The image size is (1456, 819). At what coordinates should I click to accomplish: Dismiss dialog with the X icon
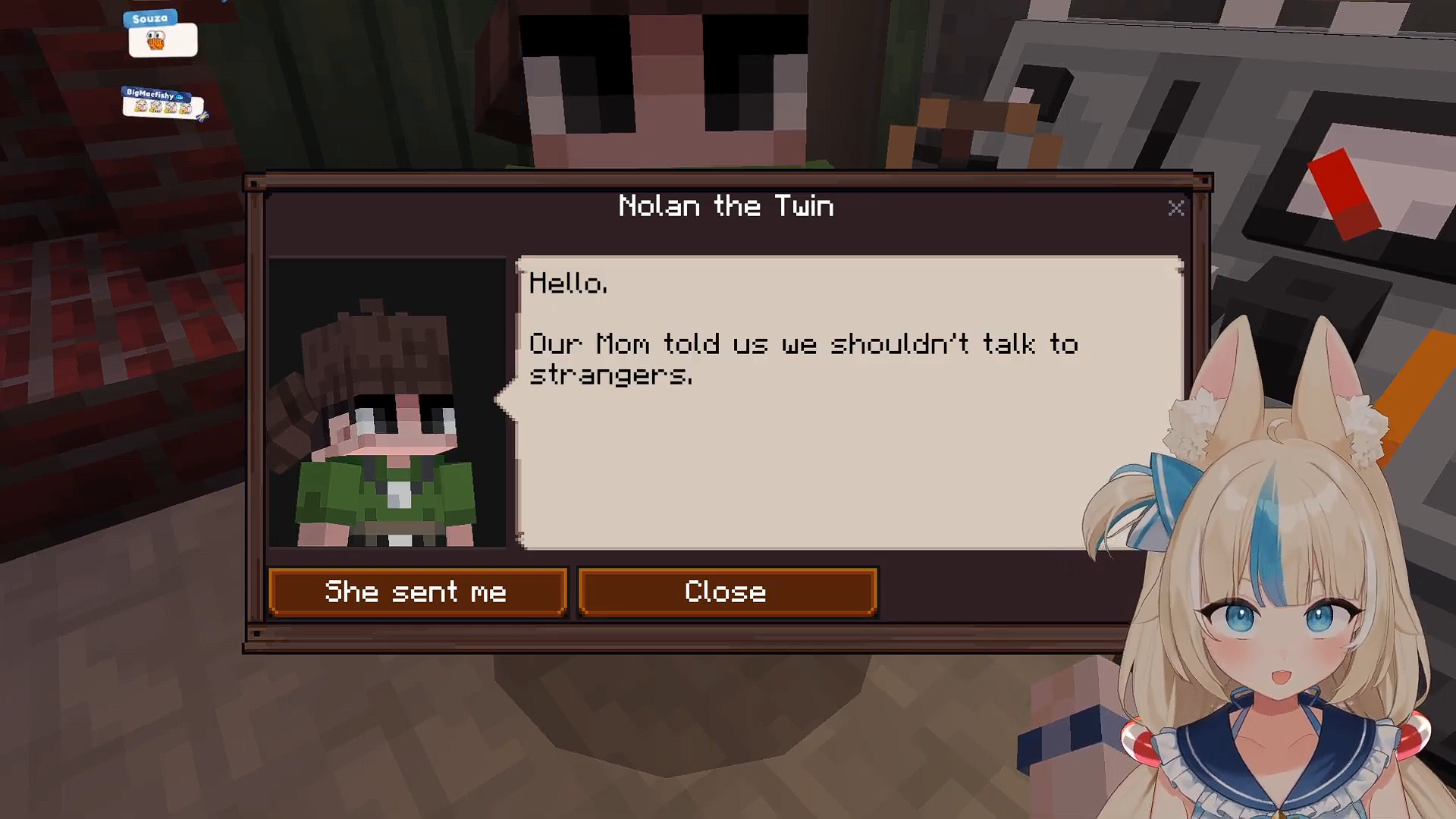pos(1175,209)
